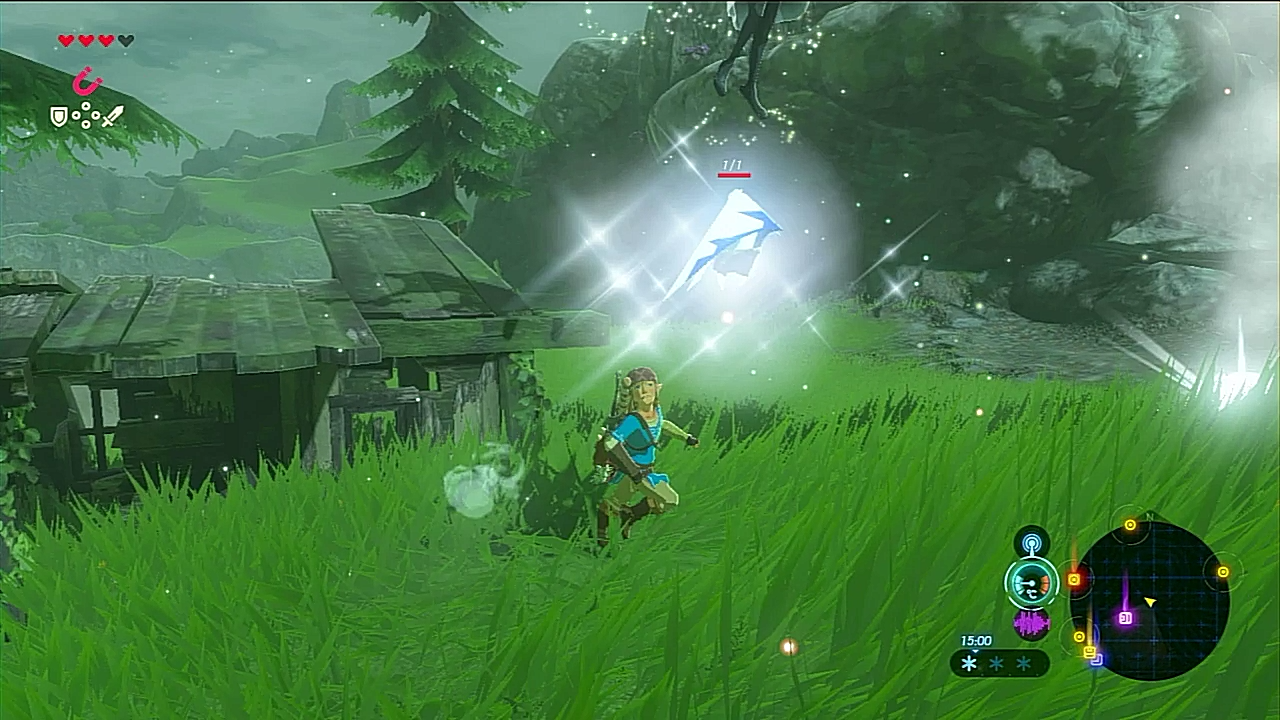Choose the sword quick-select icon
Screen dimensions: 1280x720
pos(113,116)
